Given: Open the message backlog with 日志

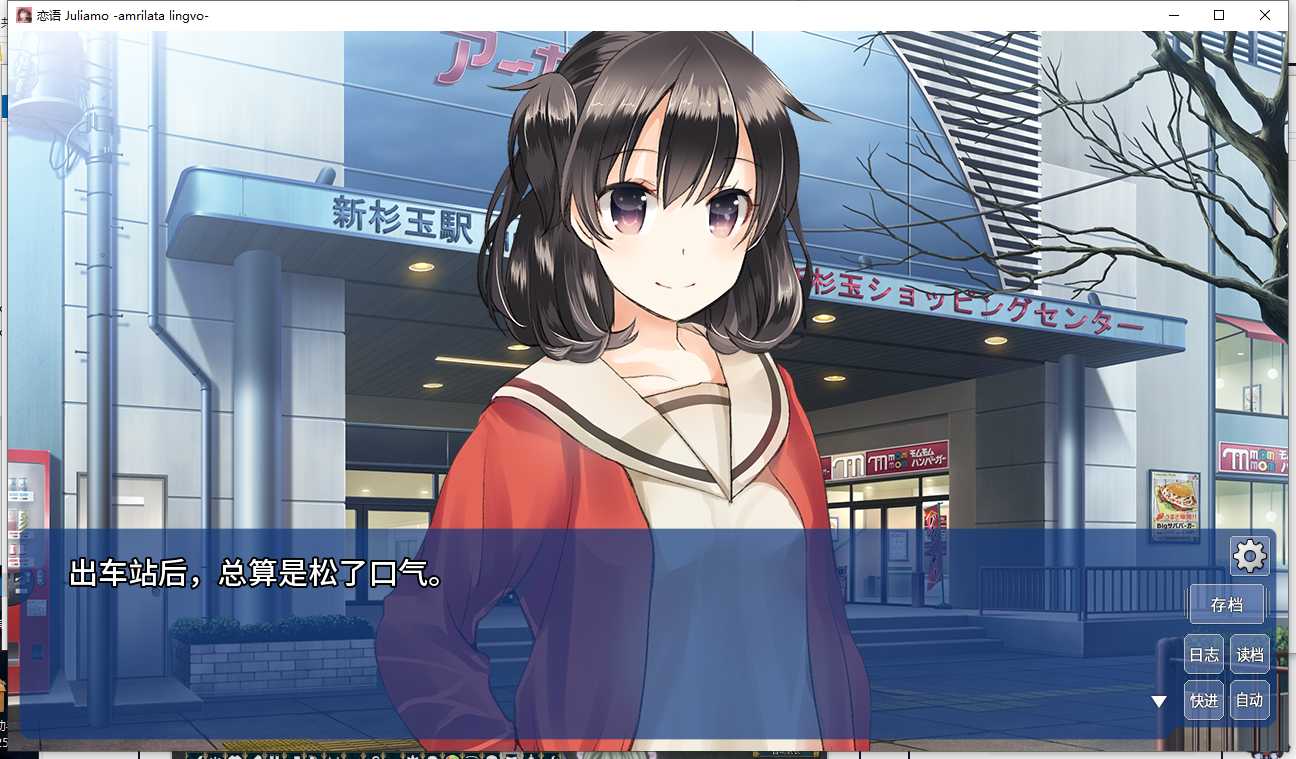Looking at the screenshot, I should (x=1203, y=653).
